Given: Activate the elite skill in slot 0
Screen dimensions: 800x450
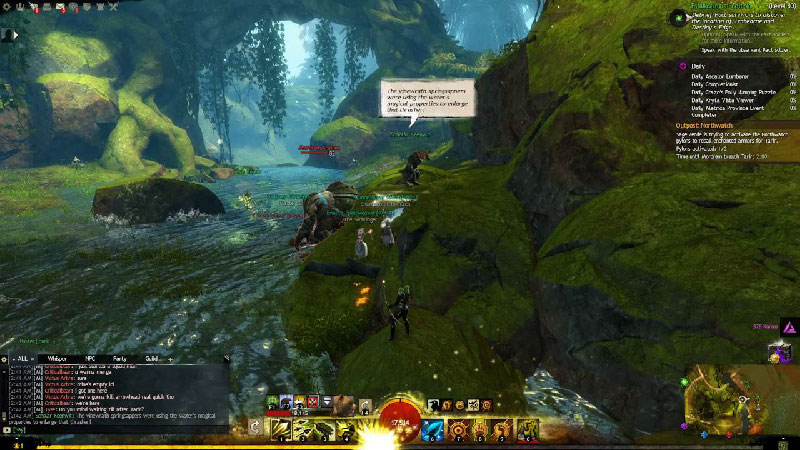Looking at the screenshot, I should [529, 429].
